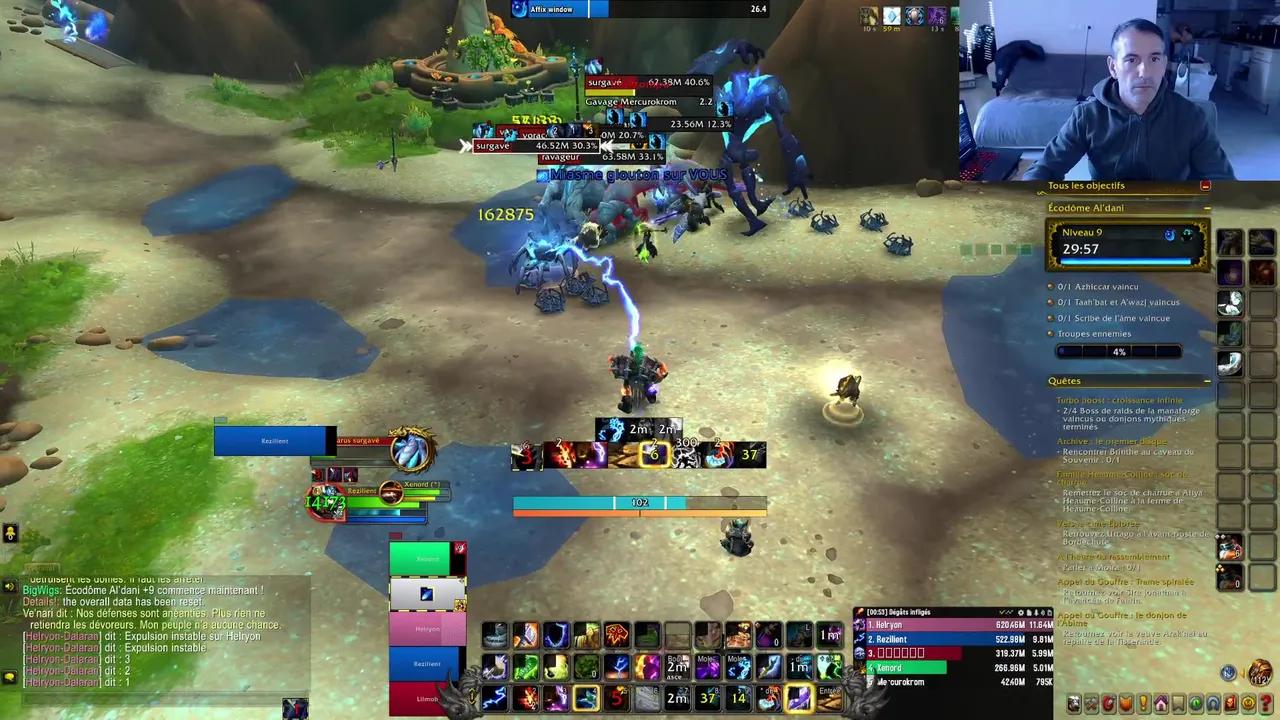Click the "Archive : le premier disque" quest entry
This screenshot has width=1280, height=720.
pyautogui.click(x=1111, y=442)
